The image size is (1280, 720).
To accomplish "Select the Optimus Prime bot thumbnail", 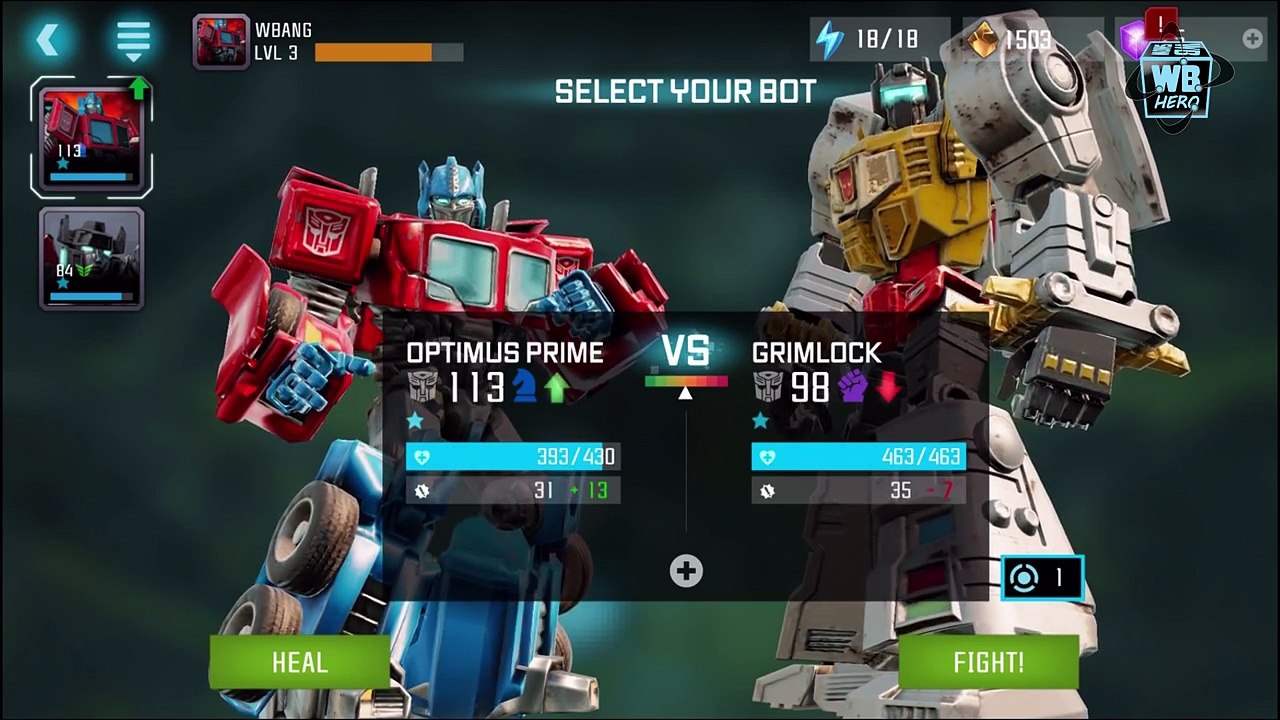I will 91,136.
